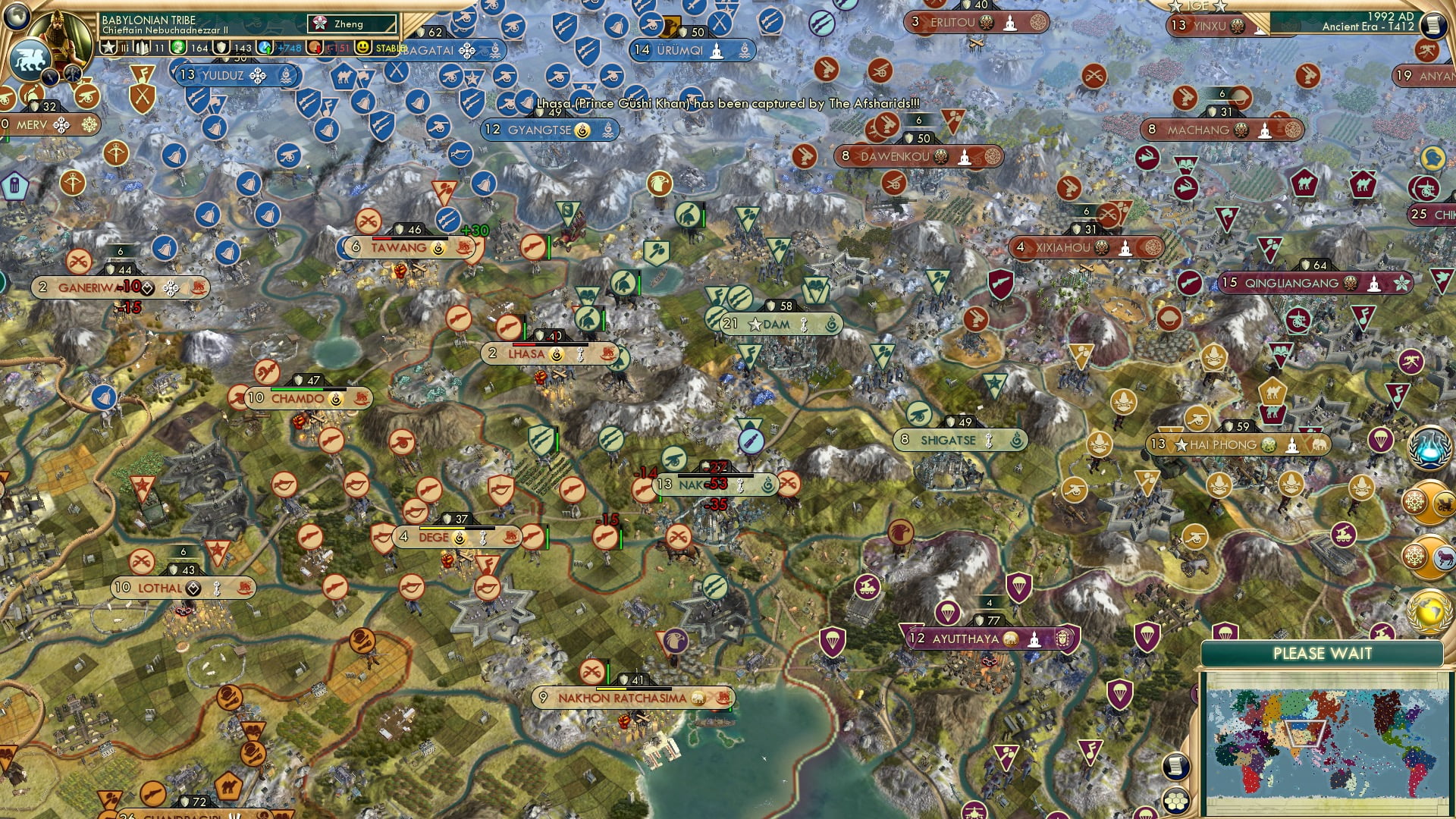Open the Ayutthaya city banner

[978, 639]
